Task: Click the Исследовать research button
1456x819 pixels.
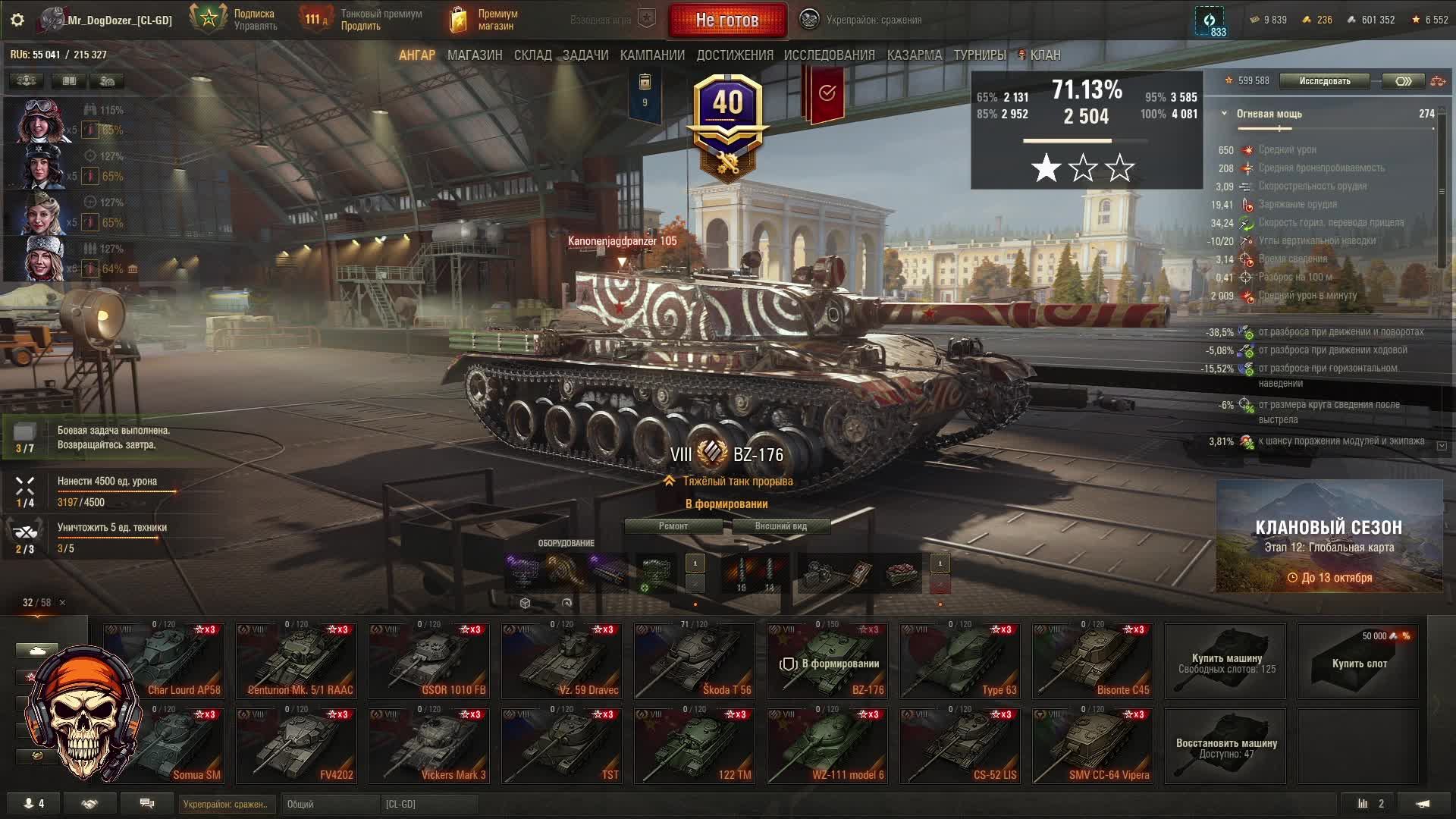Action: pos(1324,81)
